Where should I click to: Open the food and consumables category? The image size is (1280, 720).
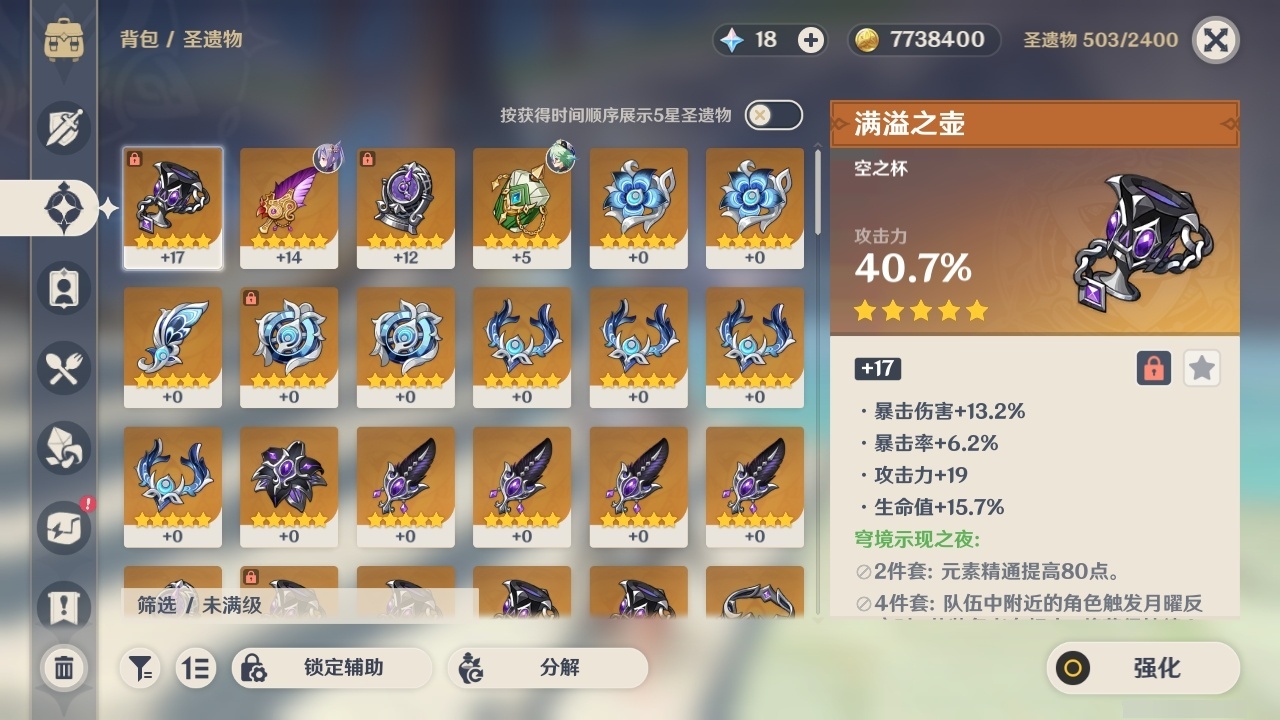63,368
